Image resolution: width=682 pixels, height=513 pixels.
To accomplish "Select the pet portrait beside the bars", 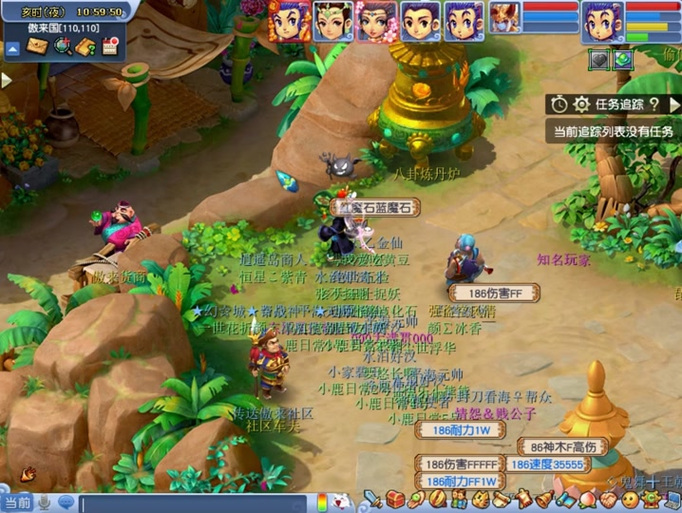I will click(x=503, y=18).
